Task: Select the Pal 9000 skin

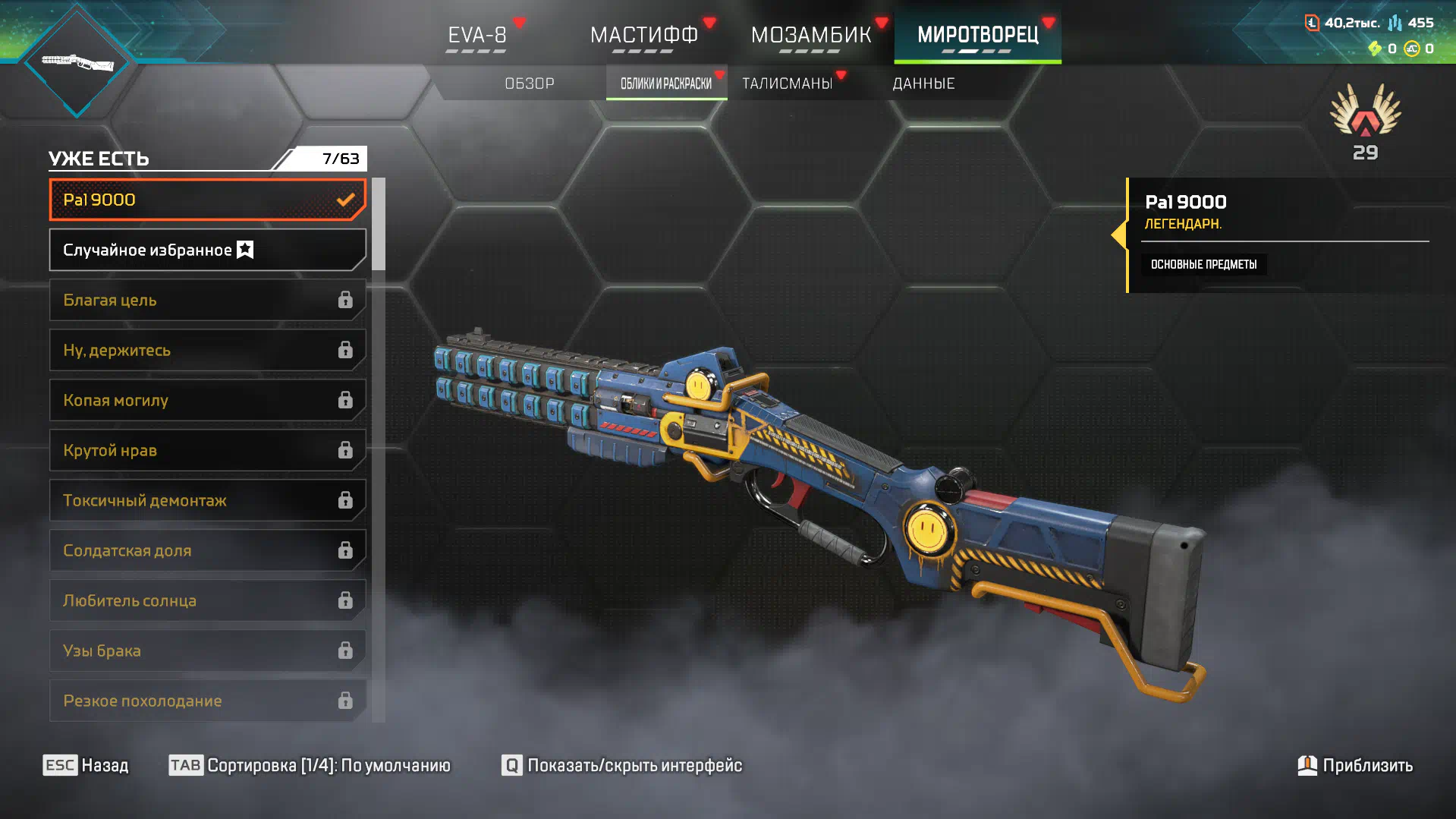Action: coord(207,200)
